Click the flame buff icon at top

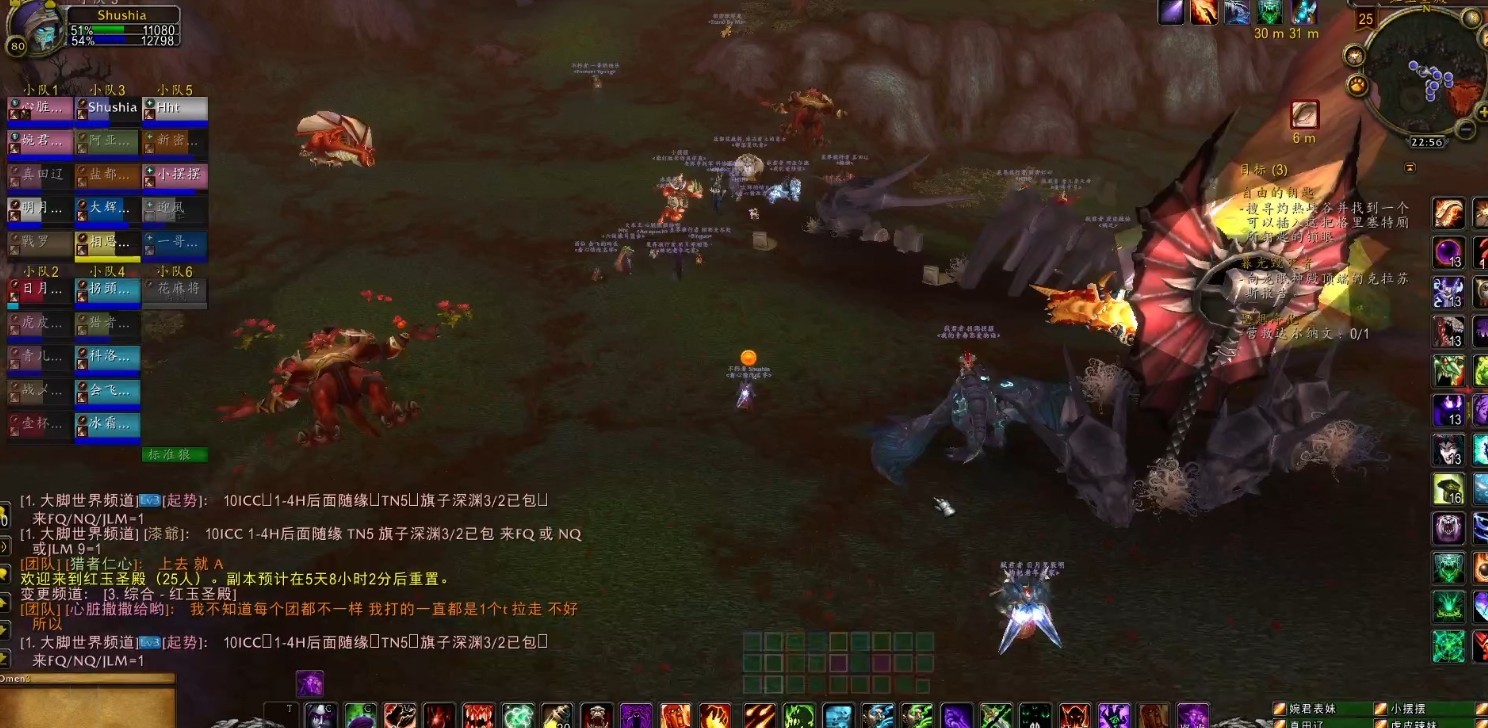pos(1205,12)
